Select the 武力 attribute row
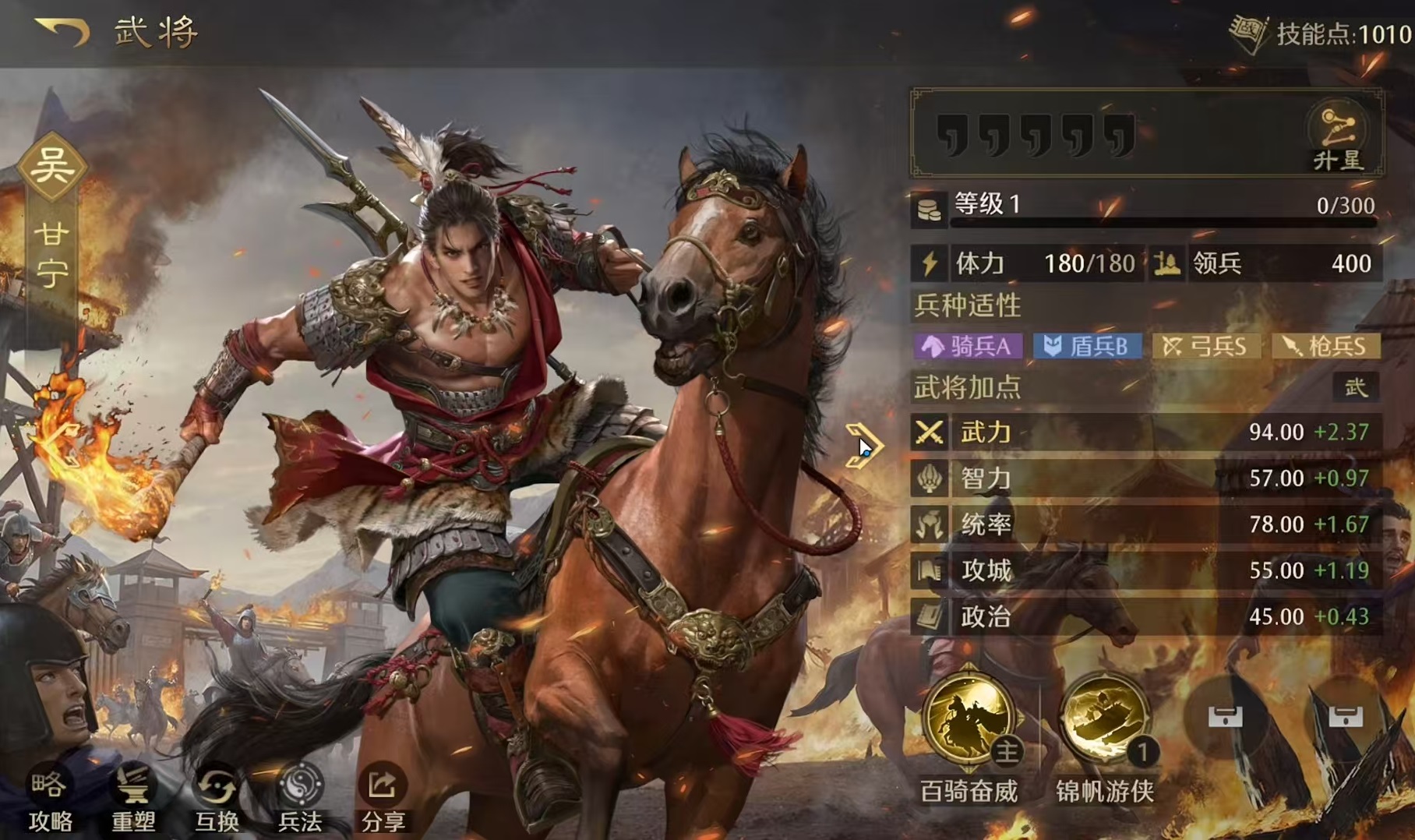The image size is (1415, 840). pyautogui.click(x=1145, y=432)
